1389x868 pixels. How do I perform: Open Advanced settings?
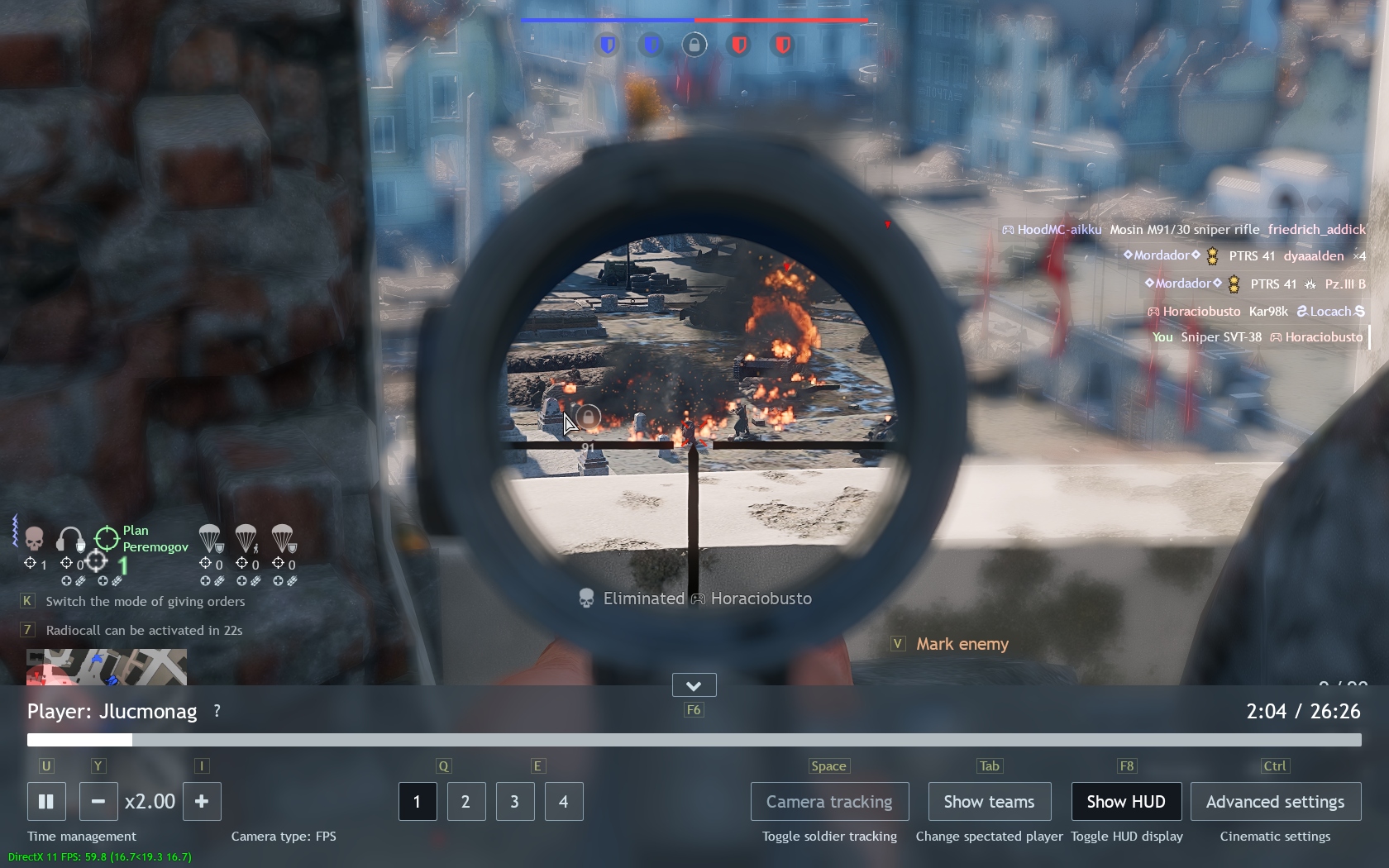(x=1275, y=801)
